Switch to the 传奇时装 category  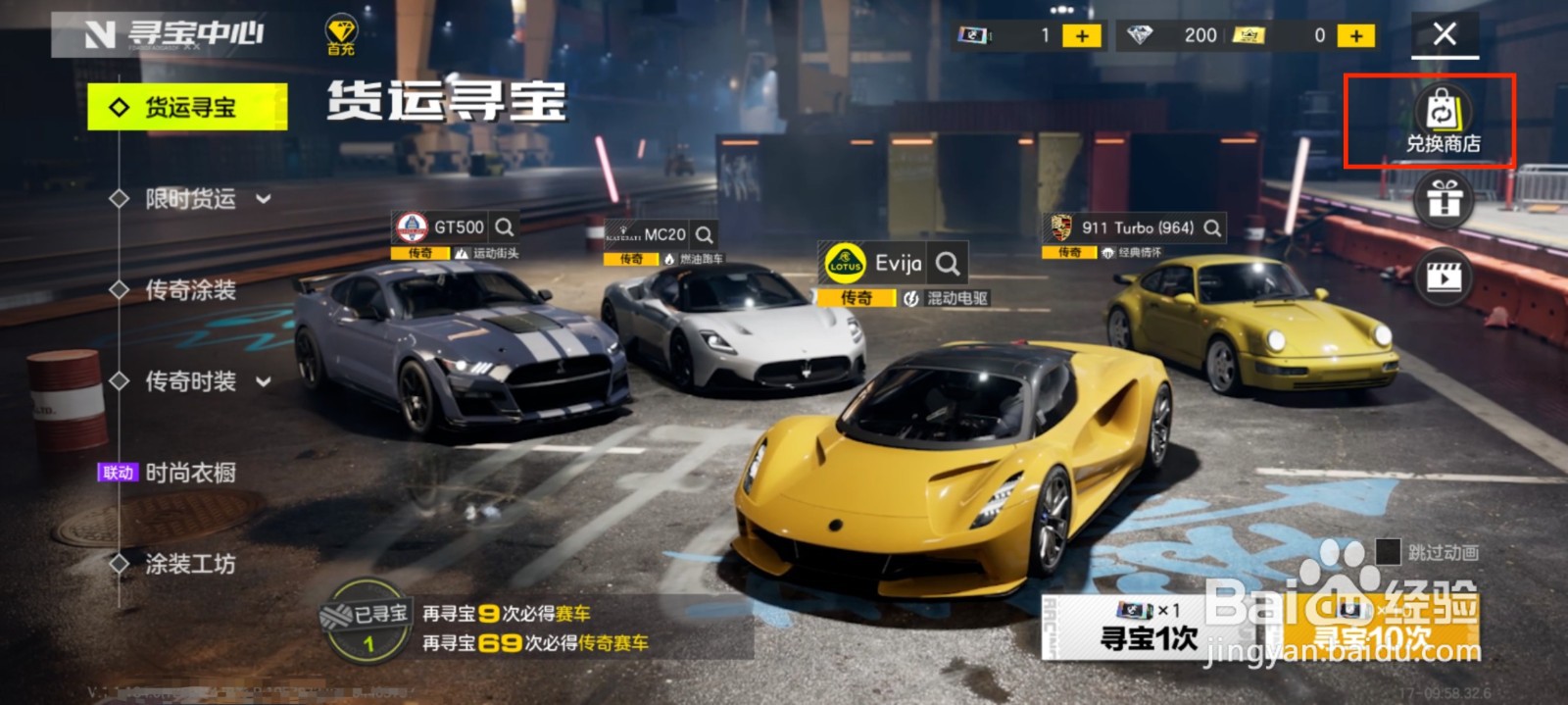pyautogui.click(x=192, y=381)
